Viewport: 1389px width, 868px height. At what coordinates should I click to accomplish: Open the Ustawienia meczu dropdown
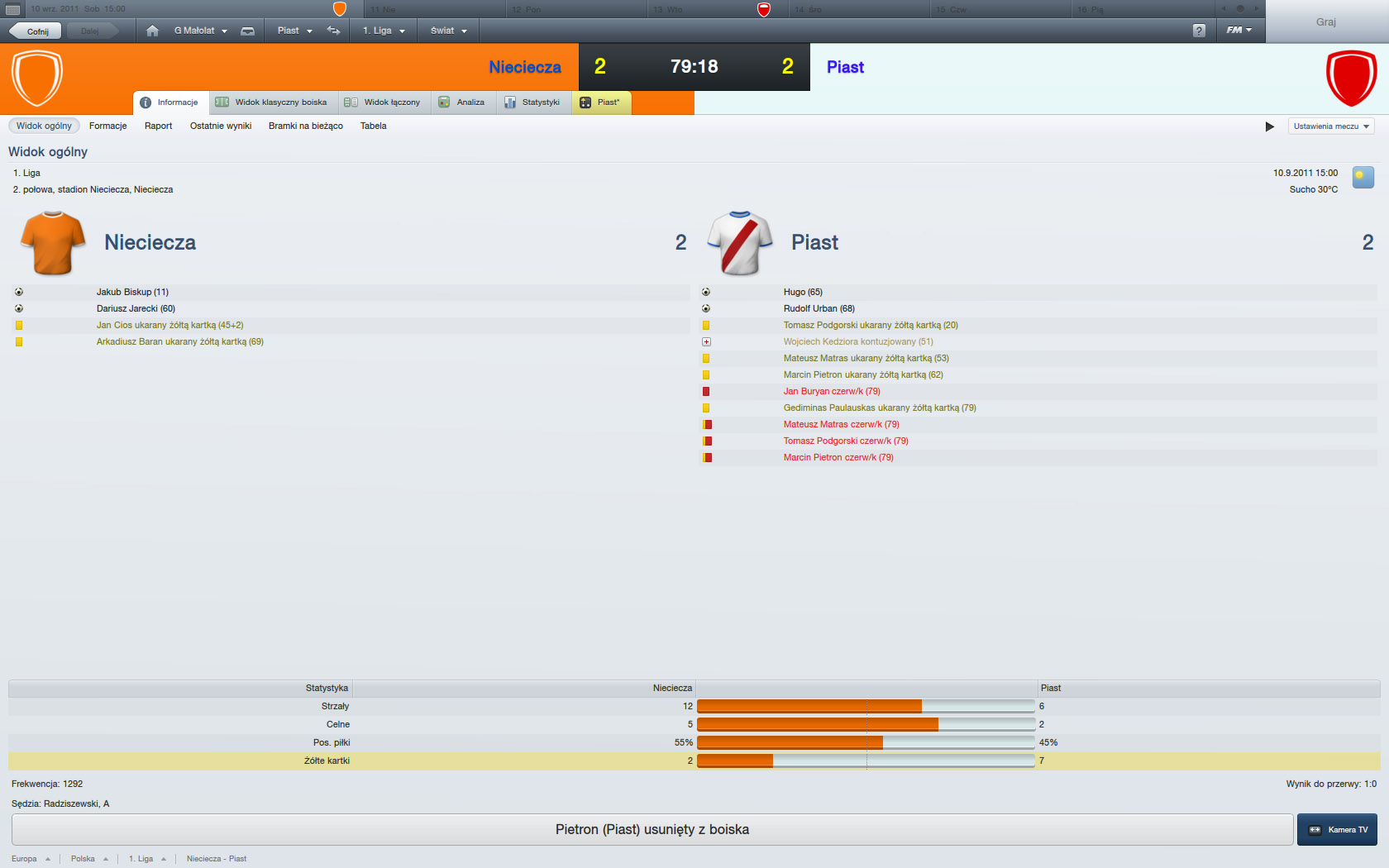pyautogui.click(x=1331, y=126)
